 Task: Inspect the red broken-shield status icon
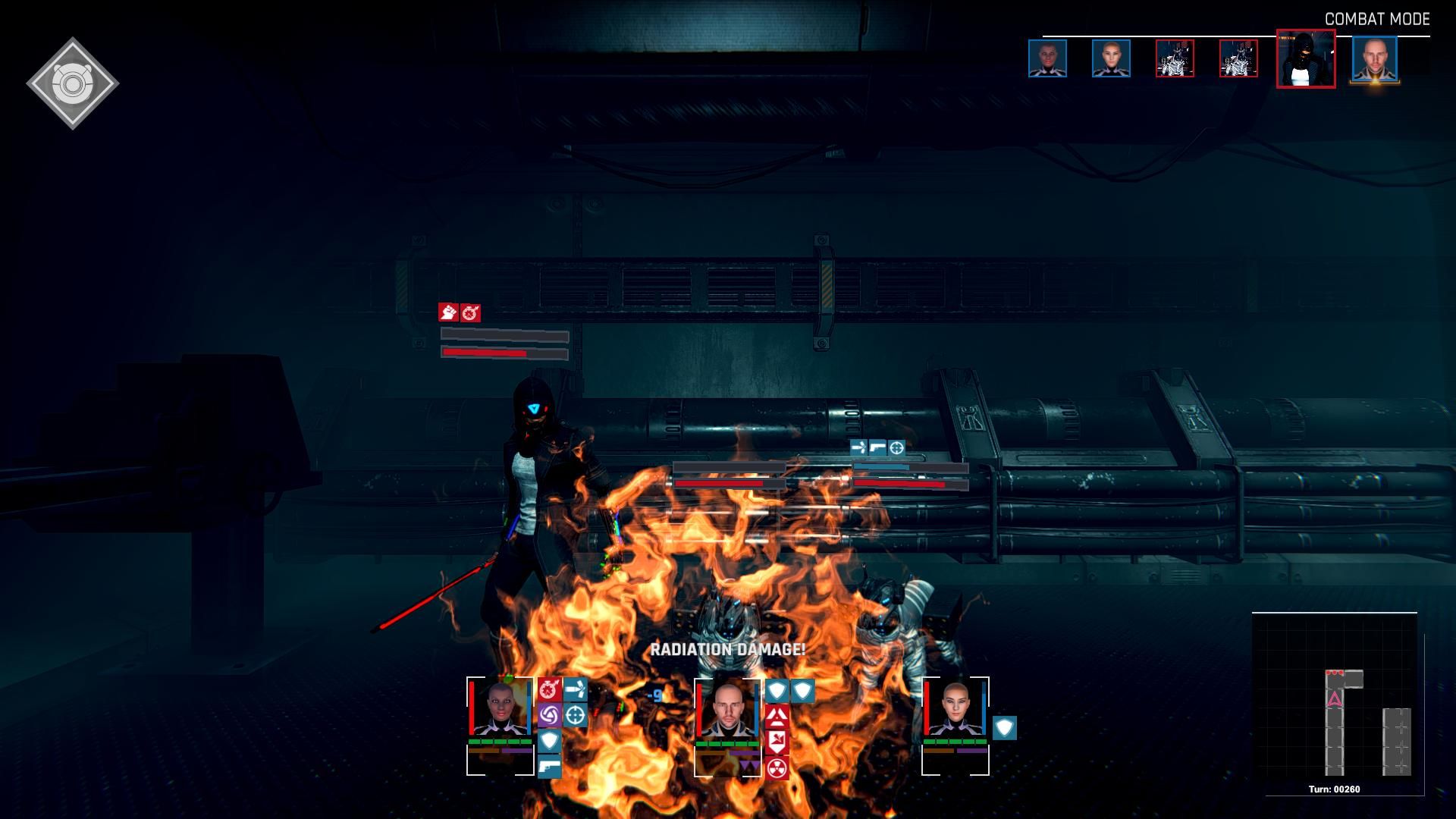777,741
